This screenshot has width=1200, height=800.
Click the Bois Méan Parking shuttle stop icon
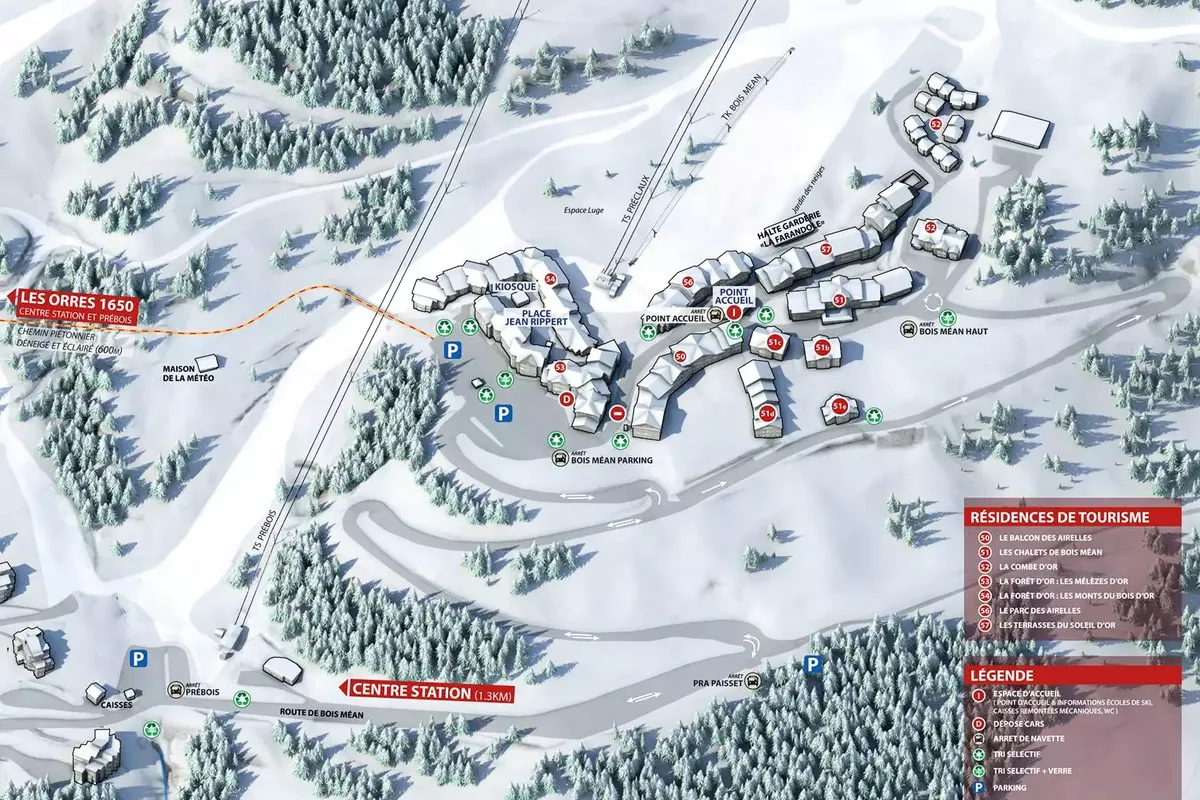(x=560, y=459)
